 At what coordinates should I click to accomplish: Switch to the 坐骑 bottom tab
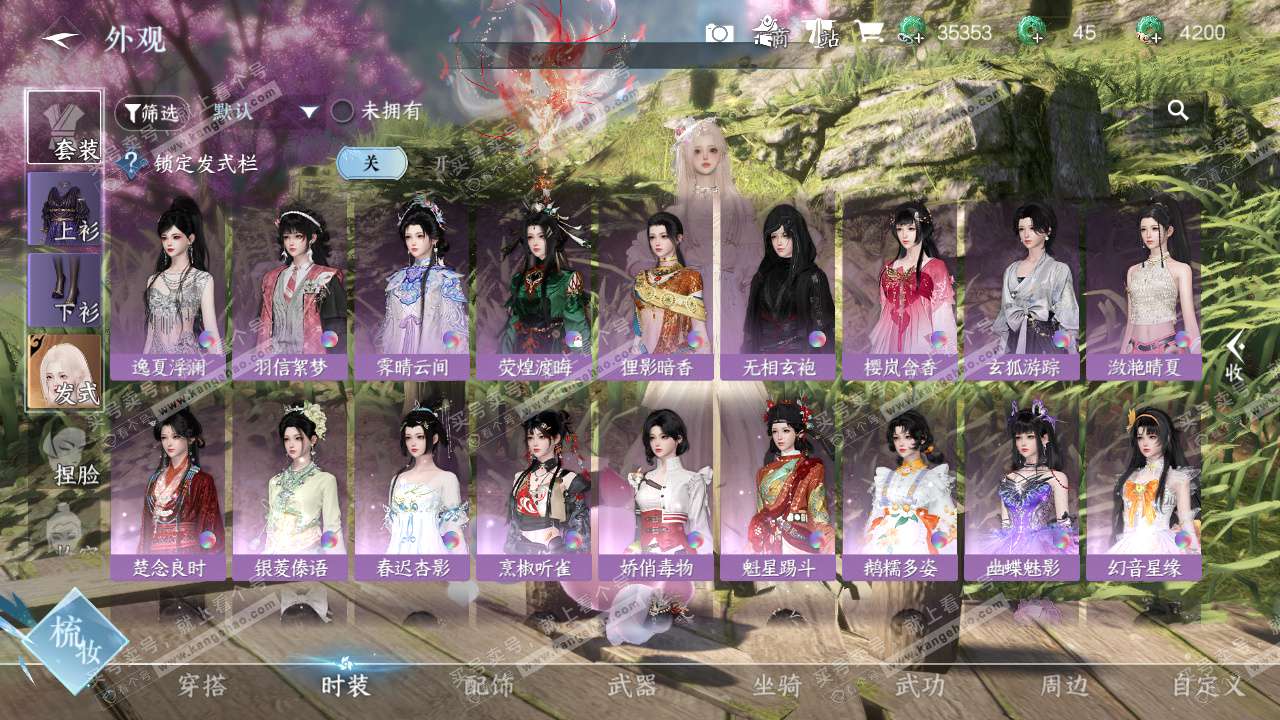(x=777, y=686)
